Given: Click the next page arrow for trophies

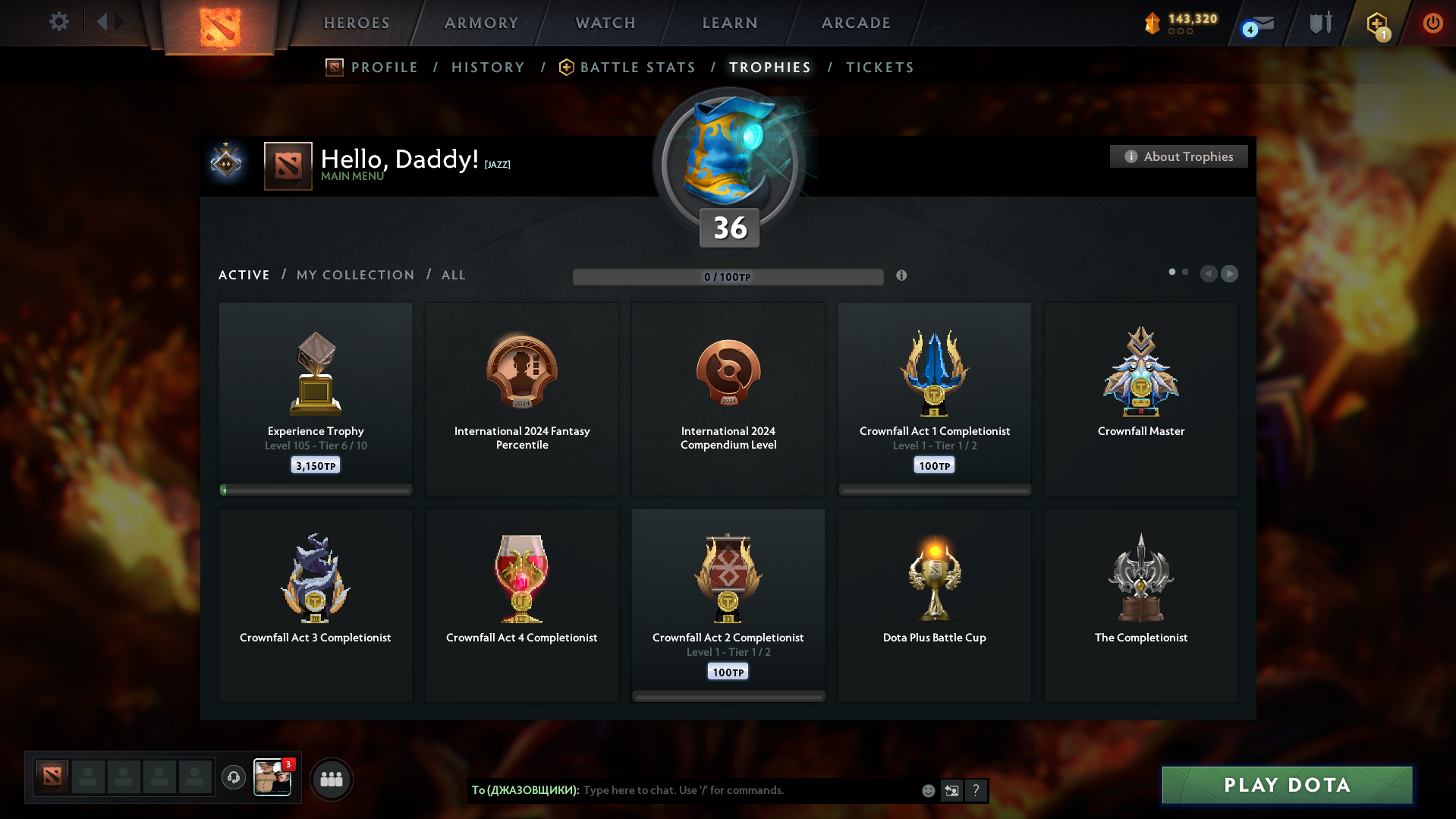Looking at the screenshot, I should (x=1230, y=274).
